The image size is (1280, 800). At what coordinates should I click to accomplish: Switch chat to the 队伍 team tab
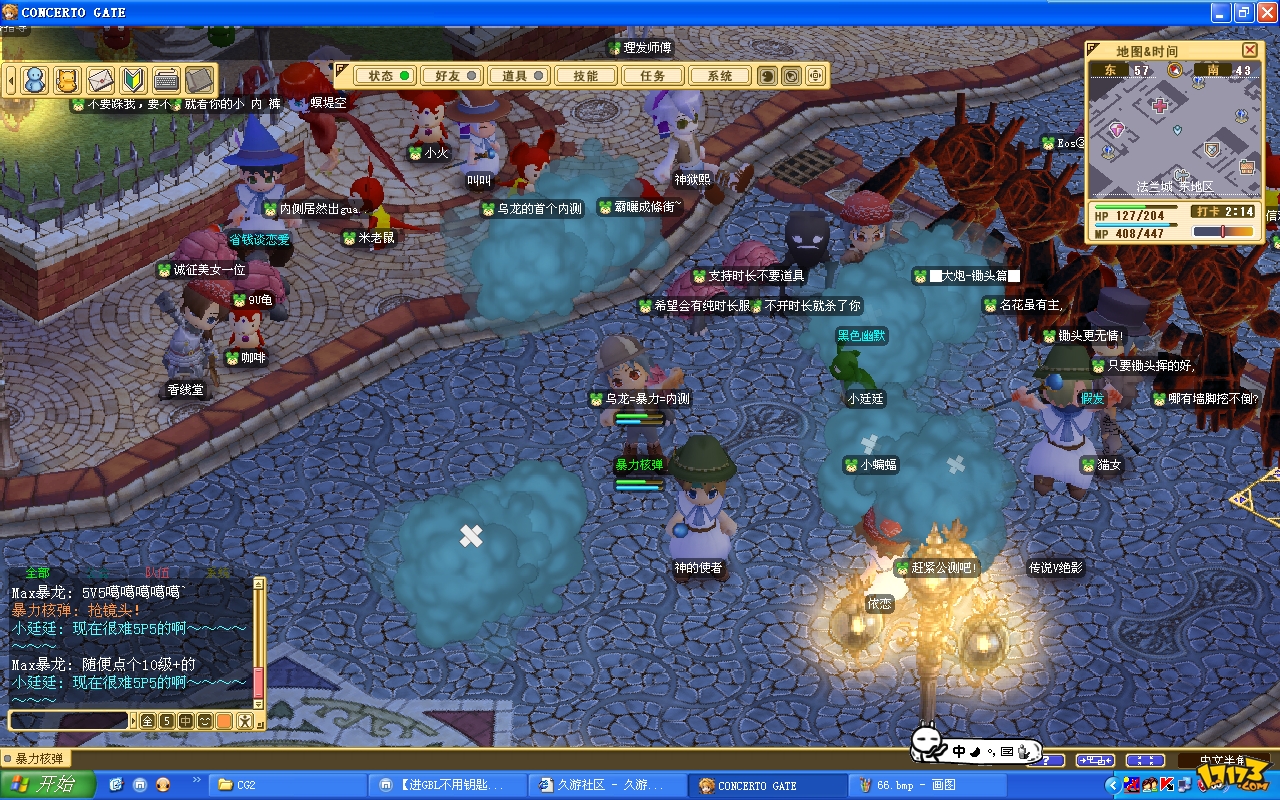(156, 573)
